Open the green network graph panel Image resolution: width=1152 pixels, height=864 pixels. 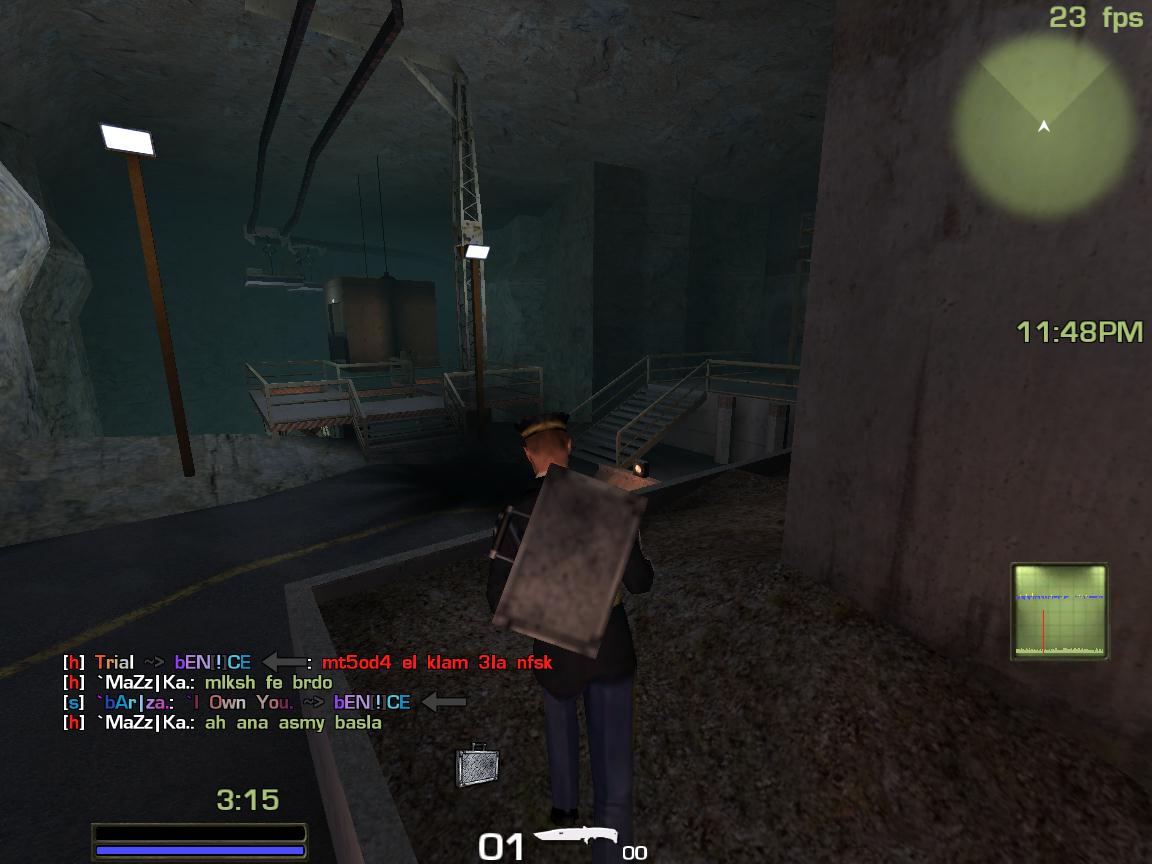[1060, 610]
